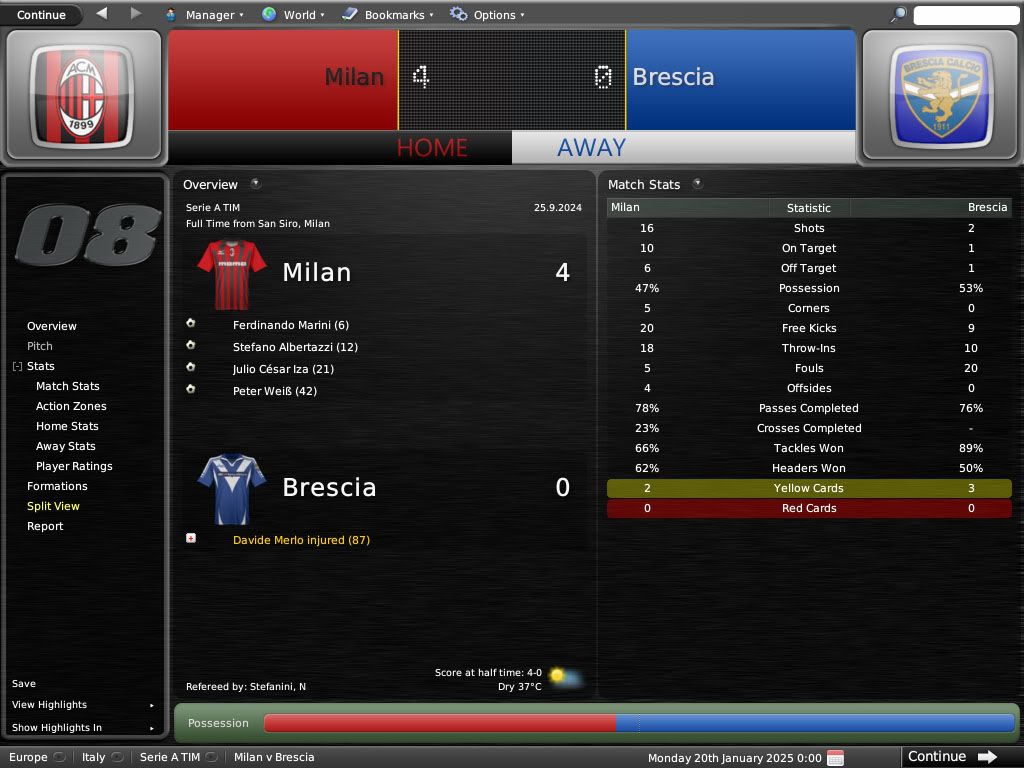Save the game
This screenshot has width=1024, height=768.
(24, 684)
